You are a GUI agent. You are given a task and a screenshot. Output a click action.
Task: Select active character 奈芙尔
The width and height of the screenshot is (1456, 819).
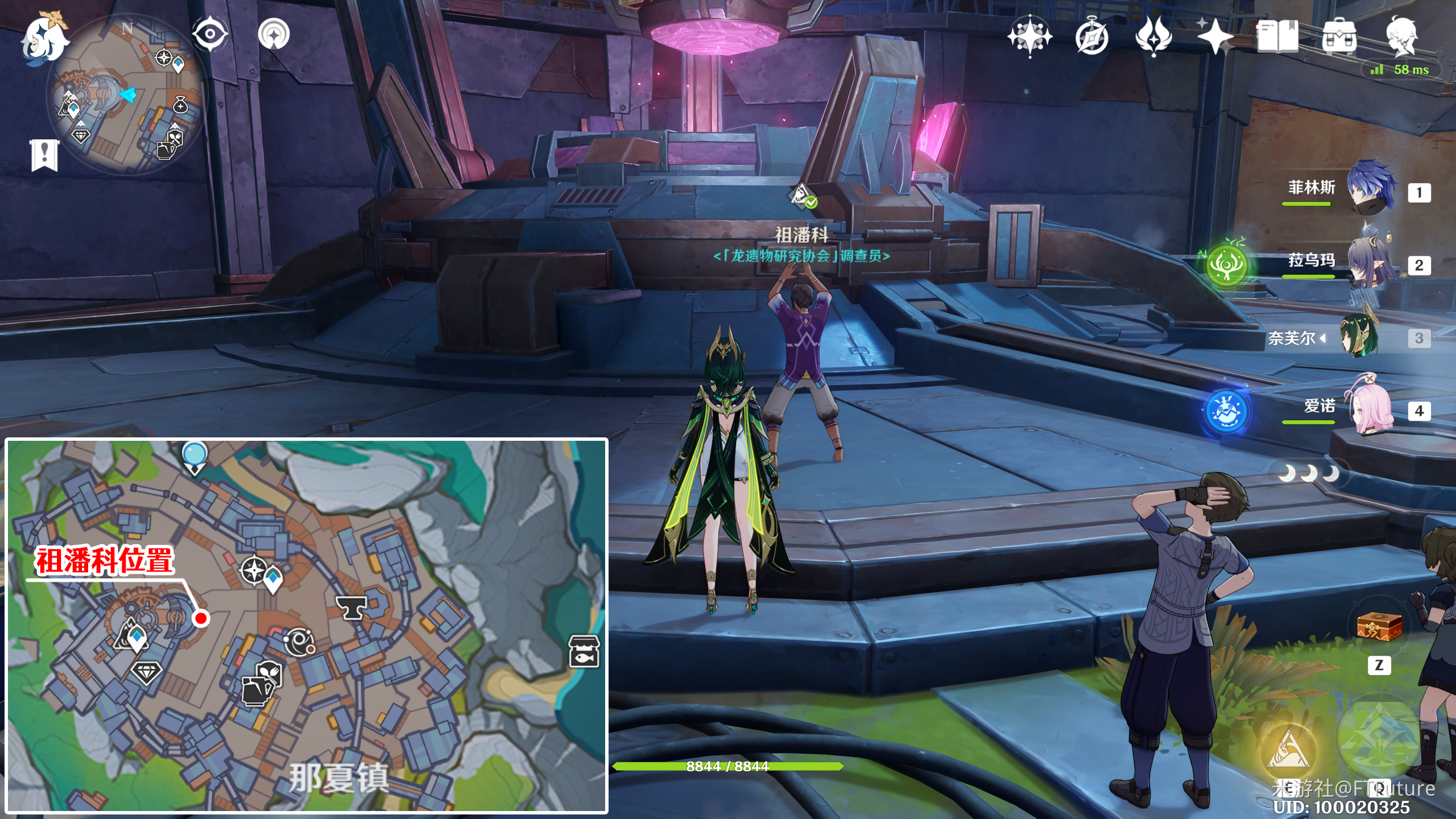pyautogui.click(x=1360, y=337)
